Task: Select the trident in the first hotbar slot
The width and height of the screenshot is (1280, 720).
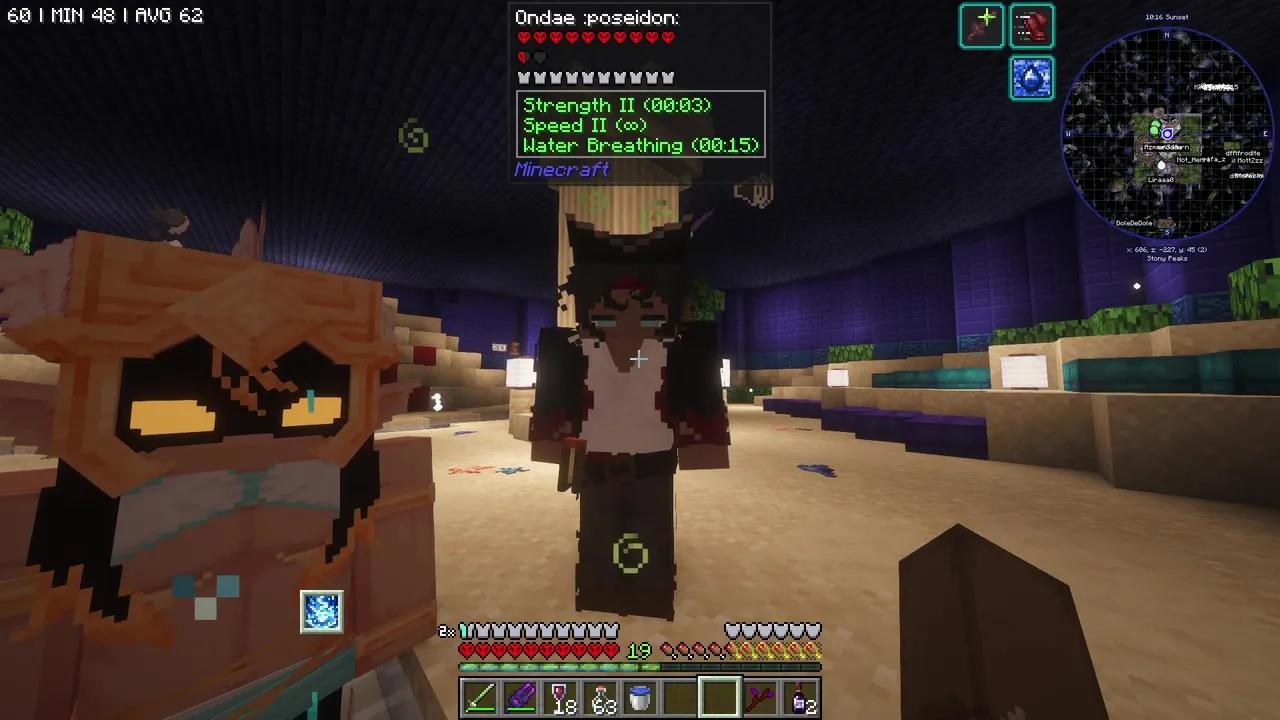Action: 478,695
